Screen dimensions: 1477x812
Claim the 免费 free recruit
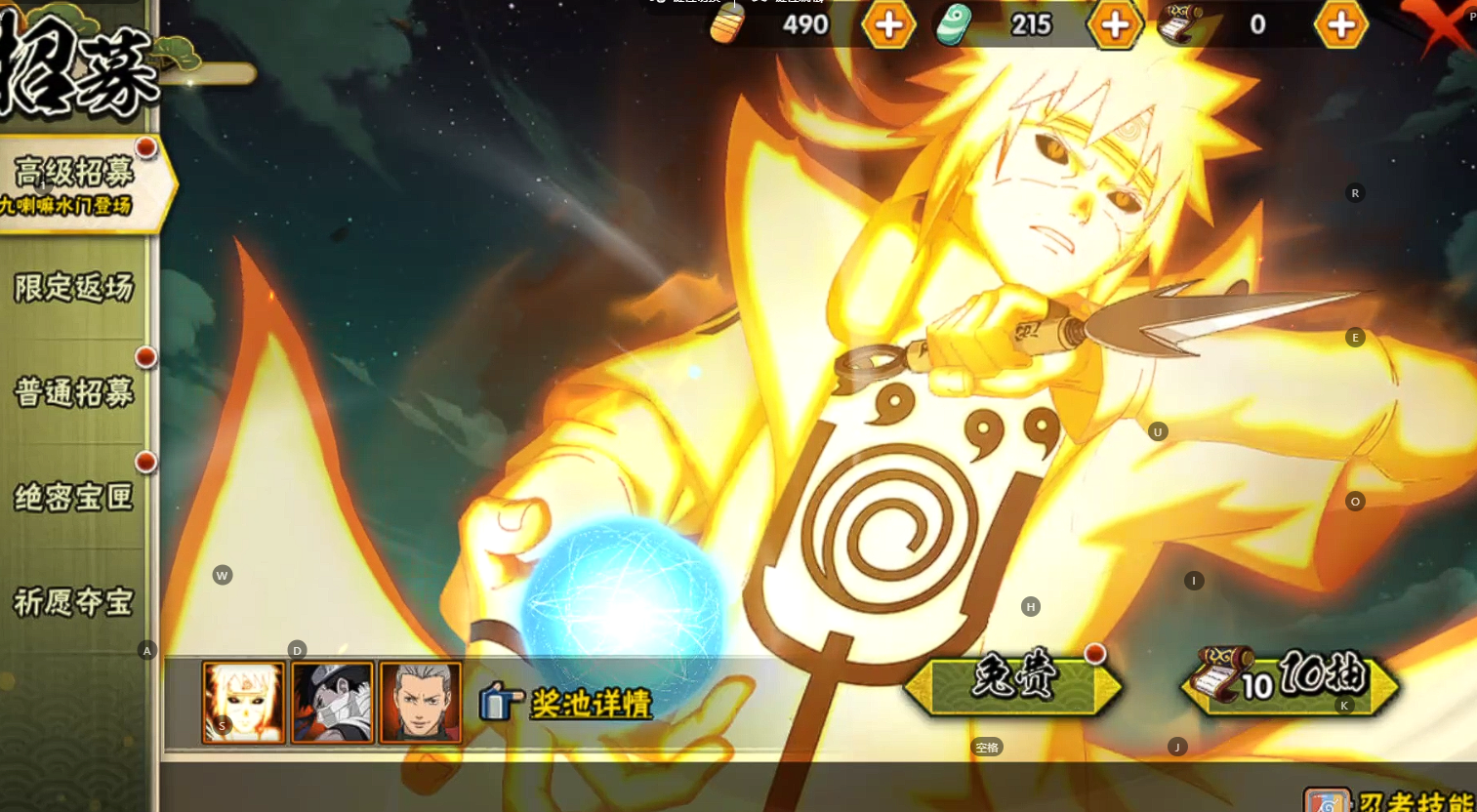click(x=1013, y=683)
